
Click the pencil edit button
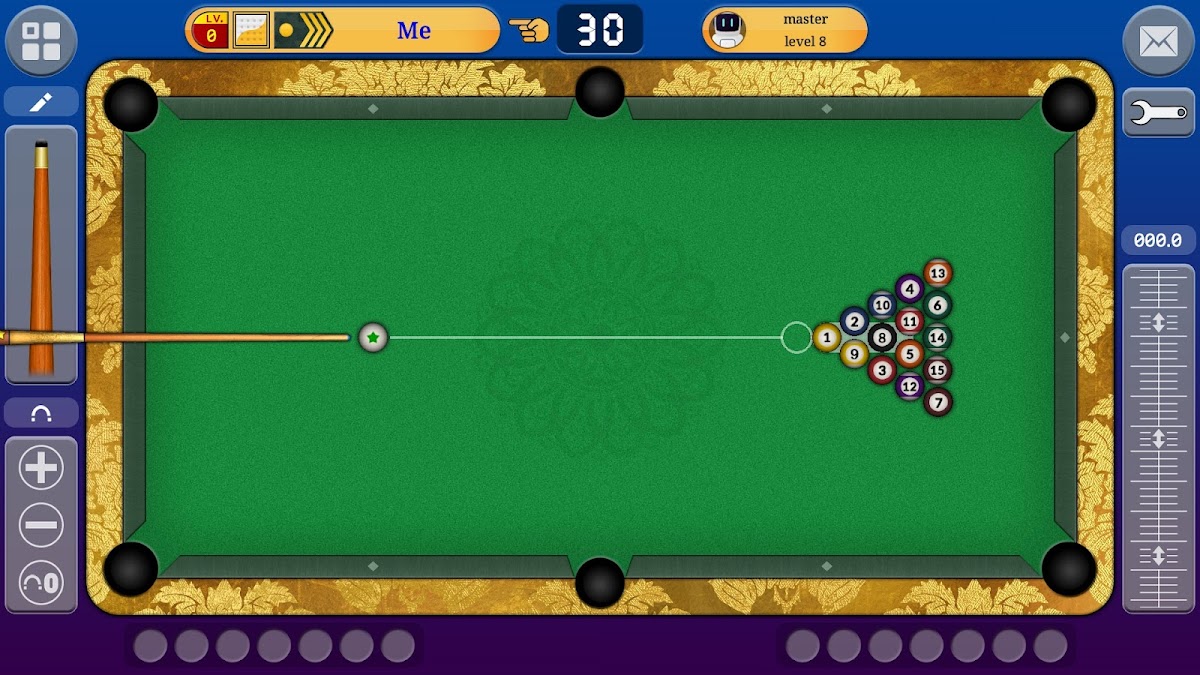coord(41,102)
